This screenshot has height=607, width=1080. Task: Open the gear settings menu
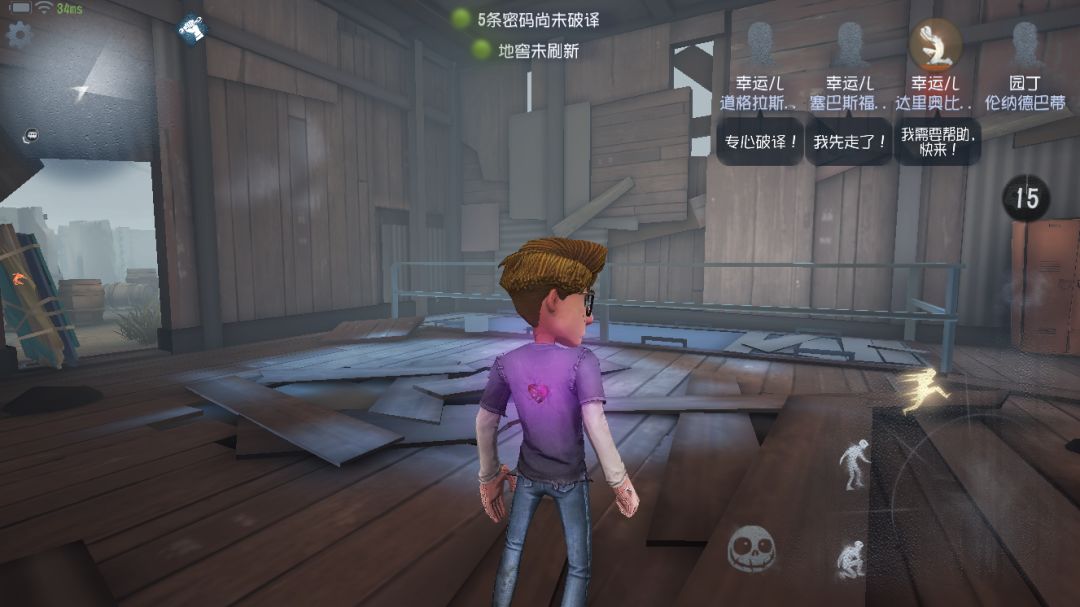[19, 35]
